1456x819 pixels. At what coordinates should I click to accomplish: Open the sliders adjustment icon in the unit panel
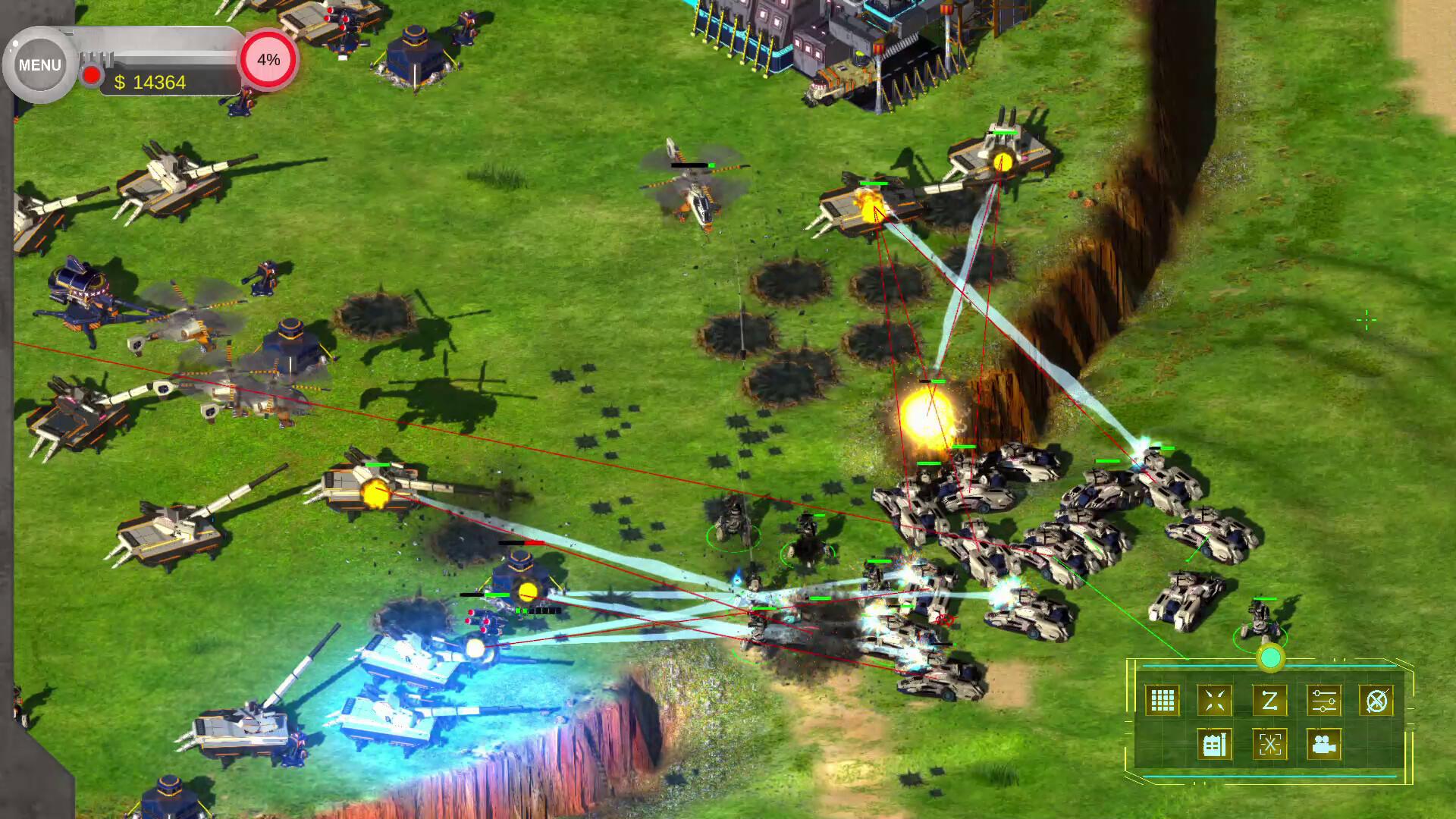[x=1324, y=698]
